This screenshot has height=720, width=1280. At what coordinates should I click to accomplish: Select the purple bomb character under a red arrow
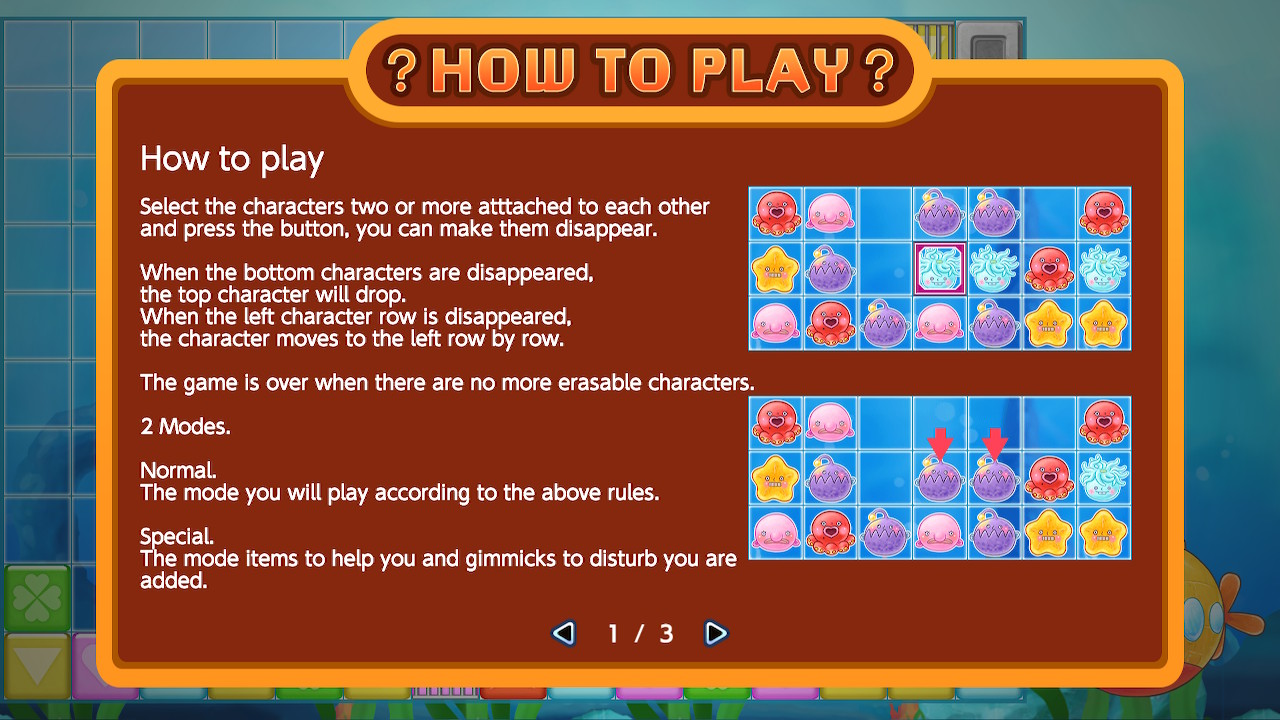(x=940, y=477)
